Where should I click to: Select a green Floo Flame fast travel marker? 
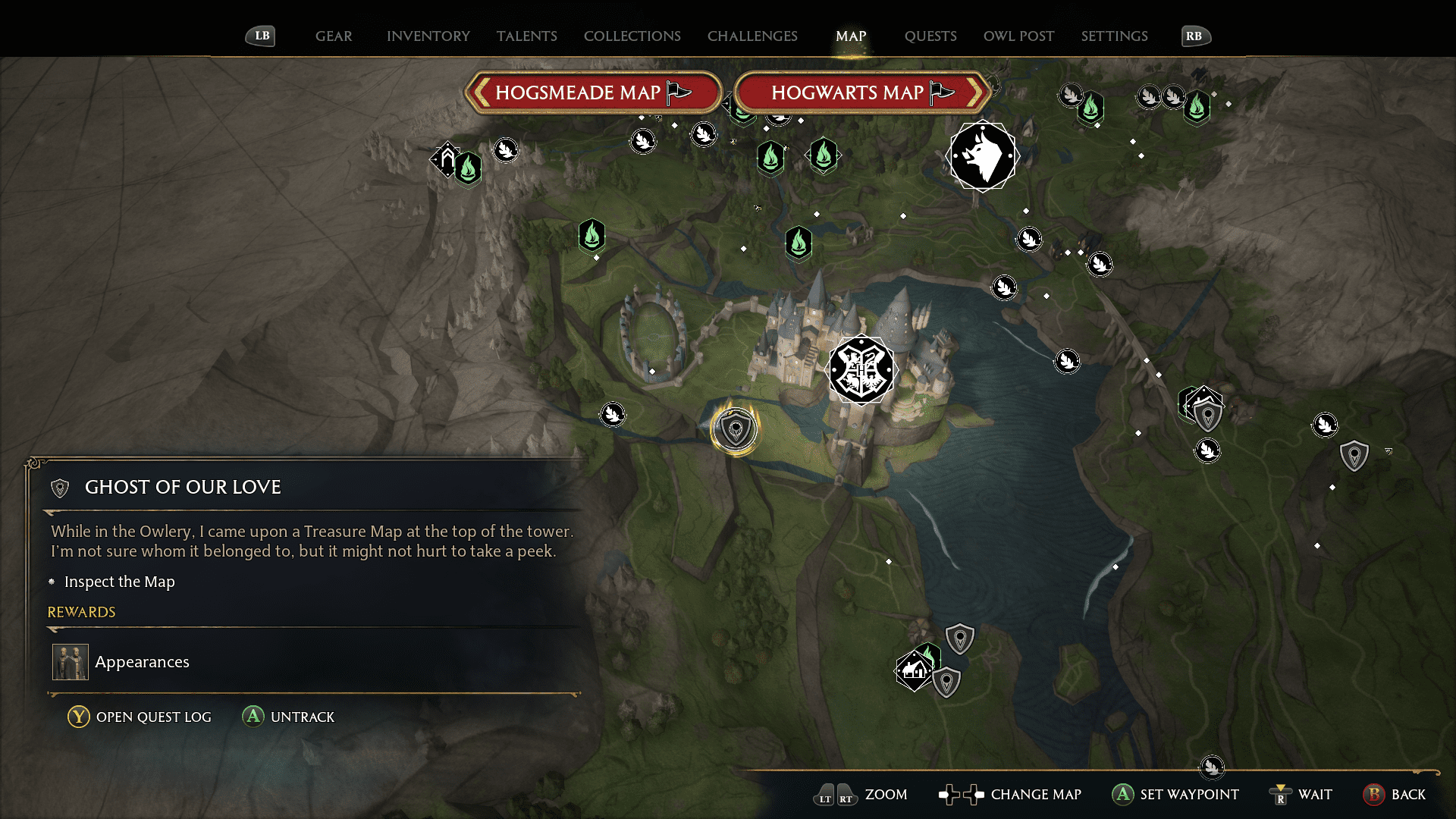tap(799, 244)
